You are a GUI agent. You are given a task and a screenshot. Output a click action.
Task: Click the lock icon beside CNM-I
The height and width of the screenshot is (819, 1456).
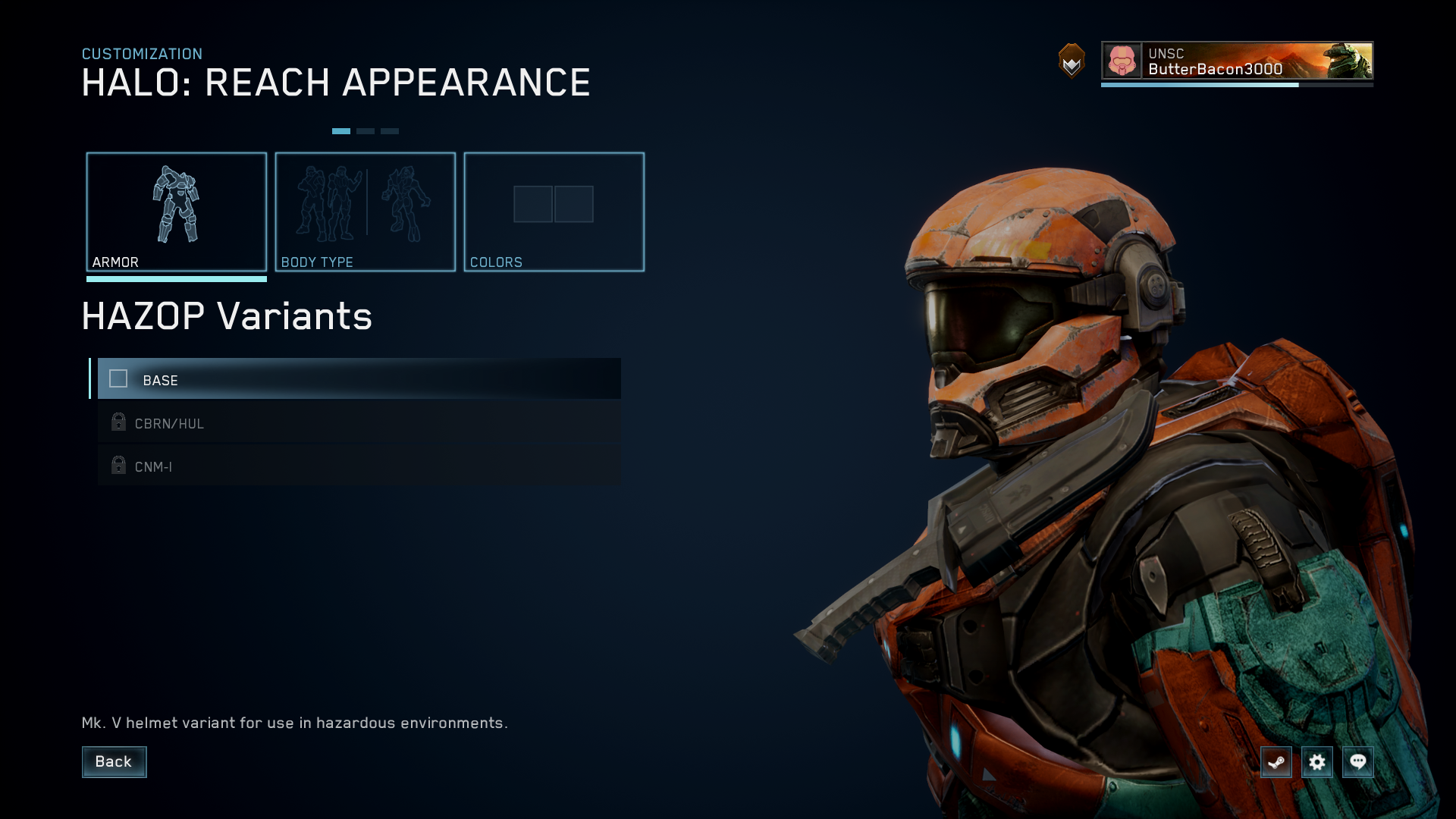pos(118,466)
